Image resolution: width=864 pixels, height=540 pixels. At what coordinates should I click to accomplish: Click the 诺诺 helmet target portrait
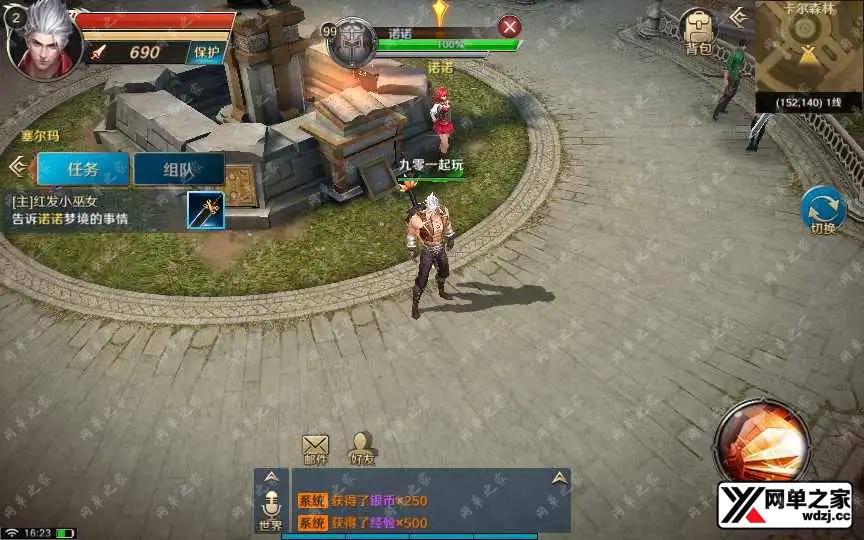point(352,43)
